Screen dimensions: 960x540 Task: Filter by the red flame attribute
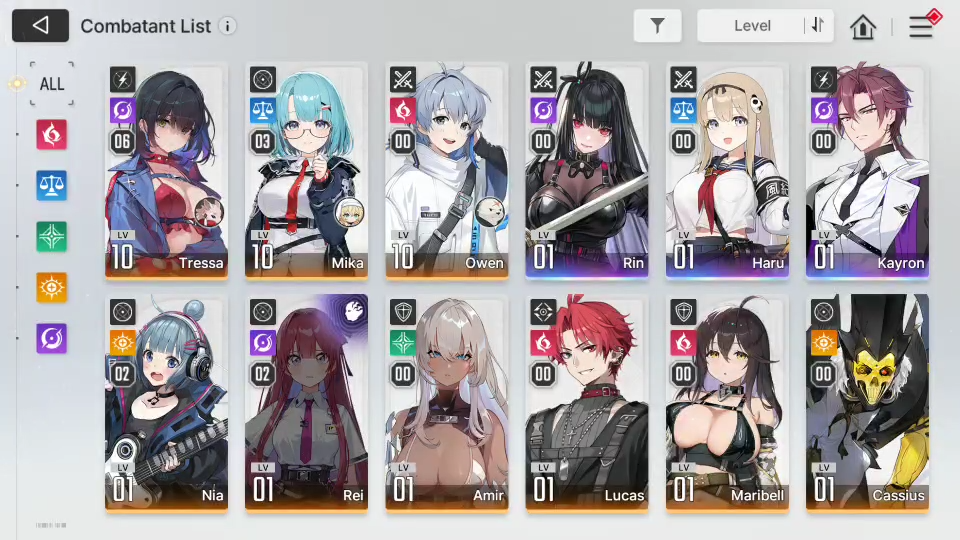click(x=51, y=134)
